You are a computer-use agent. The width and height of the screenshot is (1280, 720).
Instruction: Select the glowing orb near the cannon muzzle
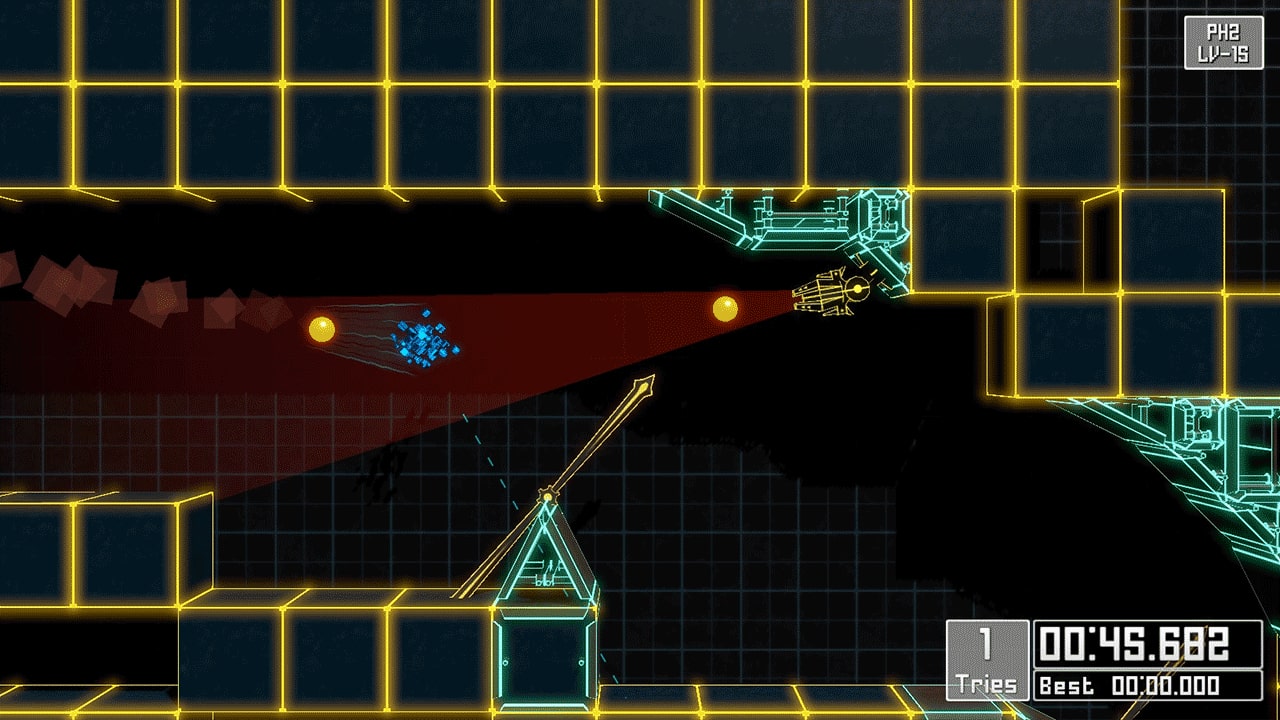(727, 310)
